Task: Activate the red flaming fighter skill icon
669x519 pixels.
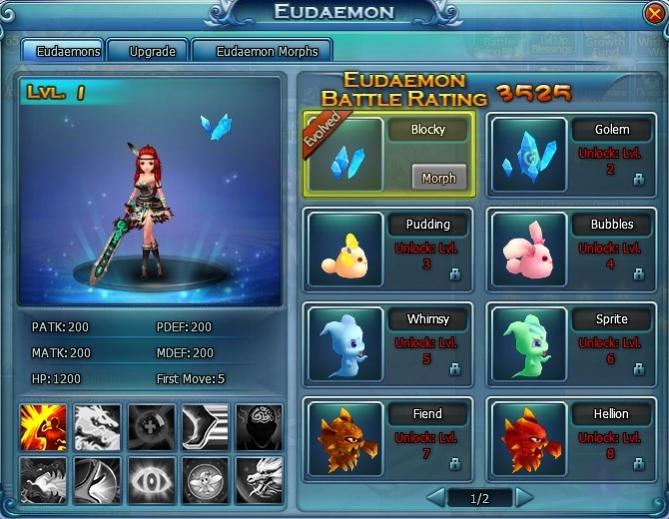Action: pyautogui.click(x=43, y=428)
